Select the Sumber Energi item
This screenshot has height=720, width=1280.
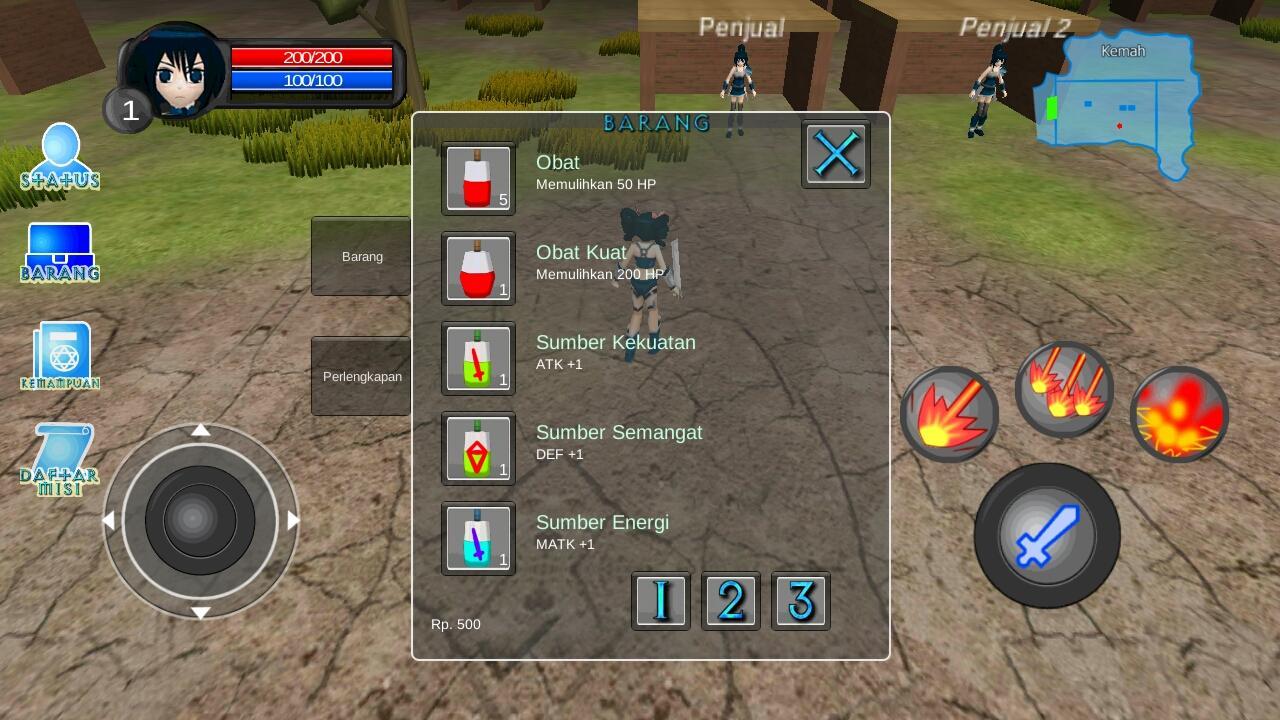coord(478,538)
